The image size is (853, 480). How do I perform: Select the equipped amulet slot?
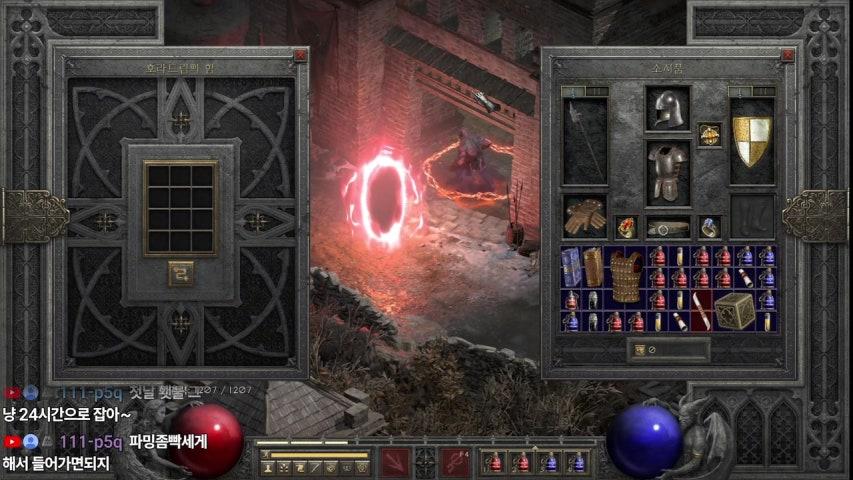click(710, 133)
